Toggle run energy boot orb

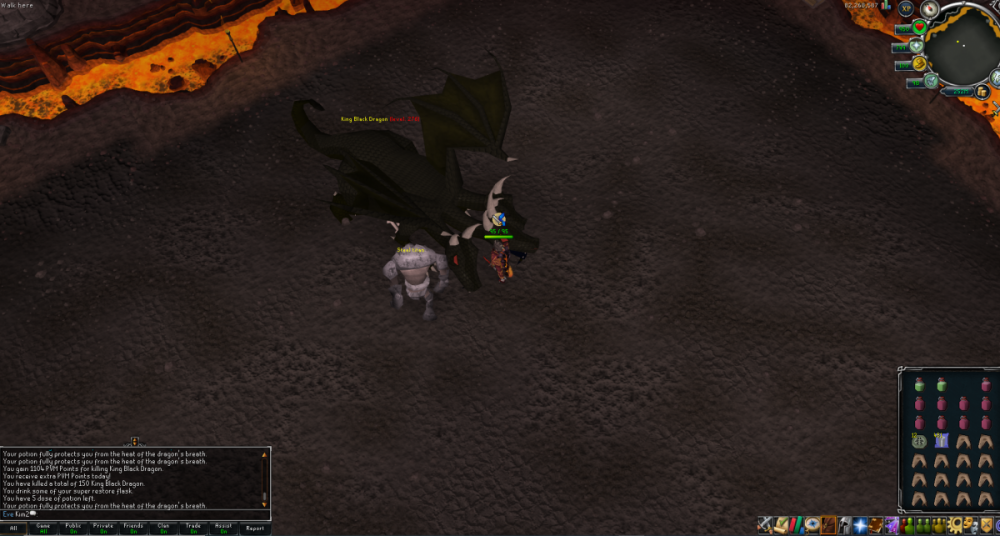click(919, 65)
